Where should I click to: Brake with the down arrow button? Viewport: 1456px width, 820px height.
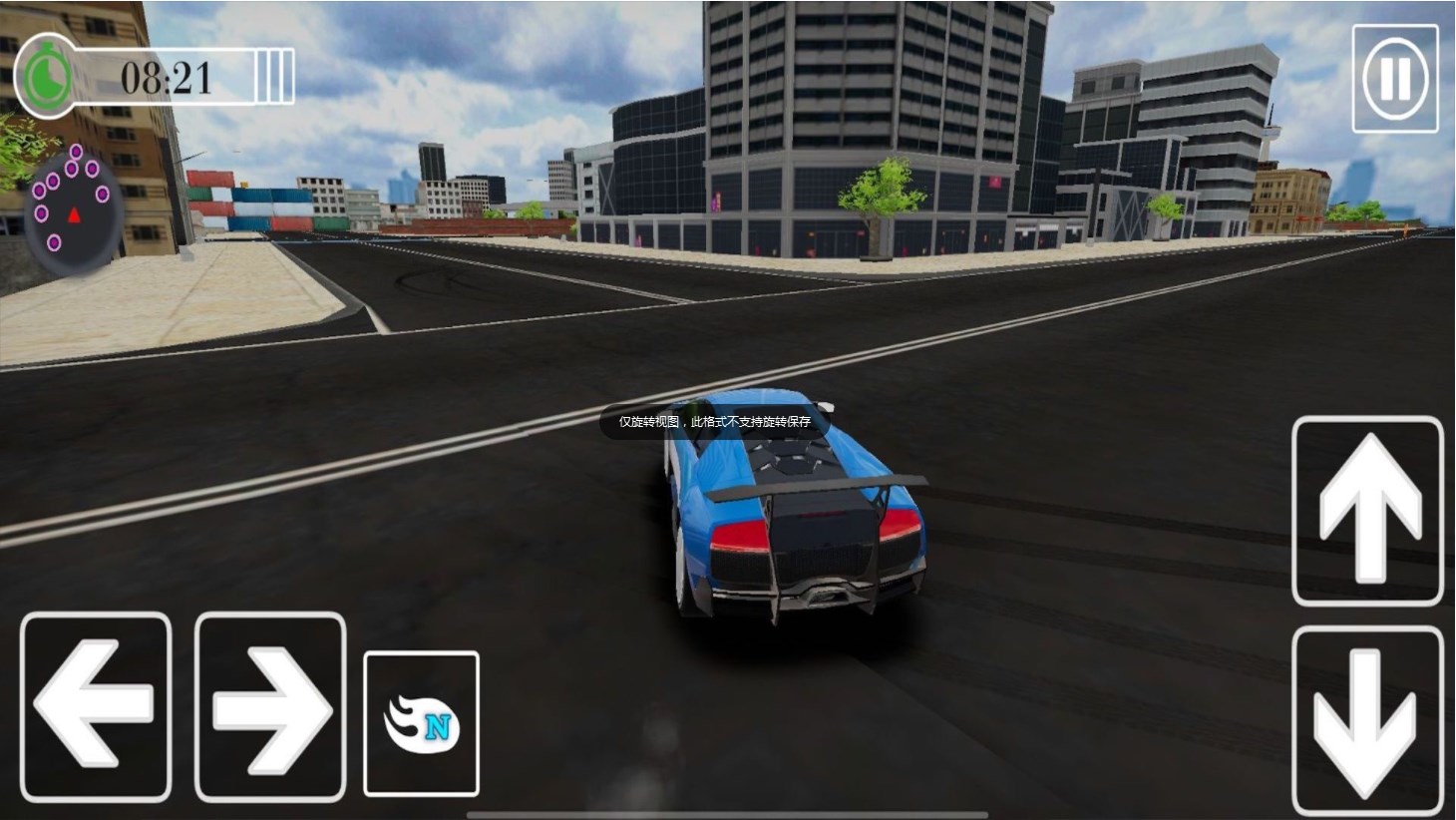(x=1367, y=720)
